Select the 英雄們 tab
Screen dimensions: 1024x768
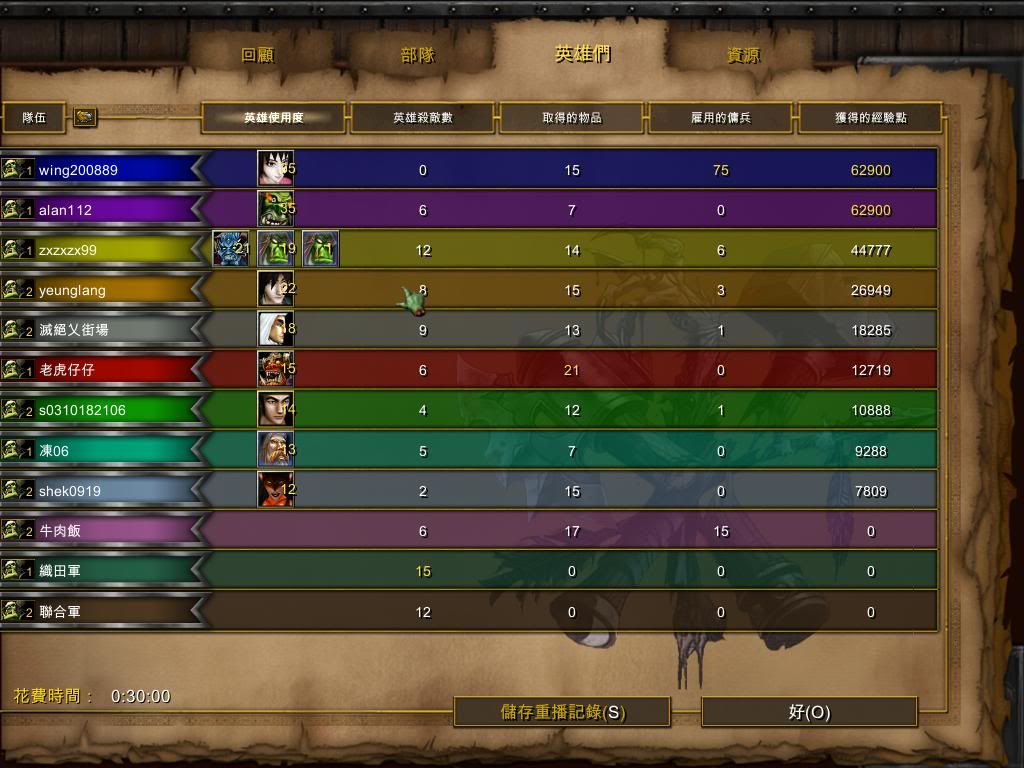(582, 54)
